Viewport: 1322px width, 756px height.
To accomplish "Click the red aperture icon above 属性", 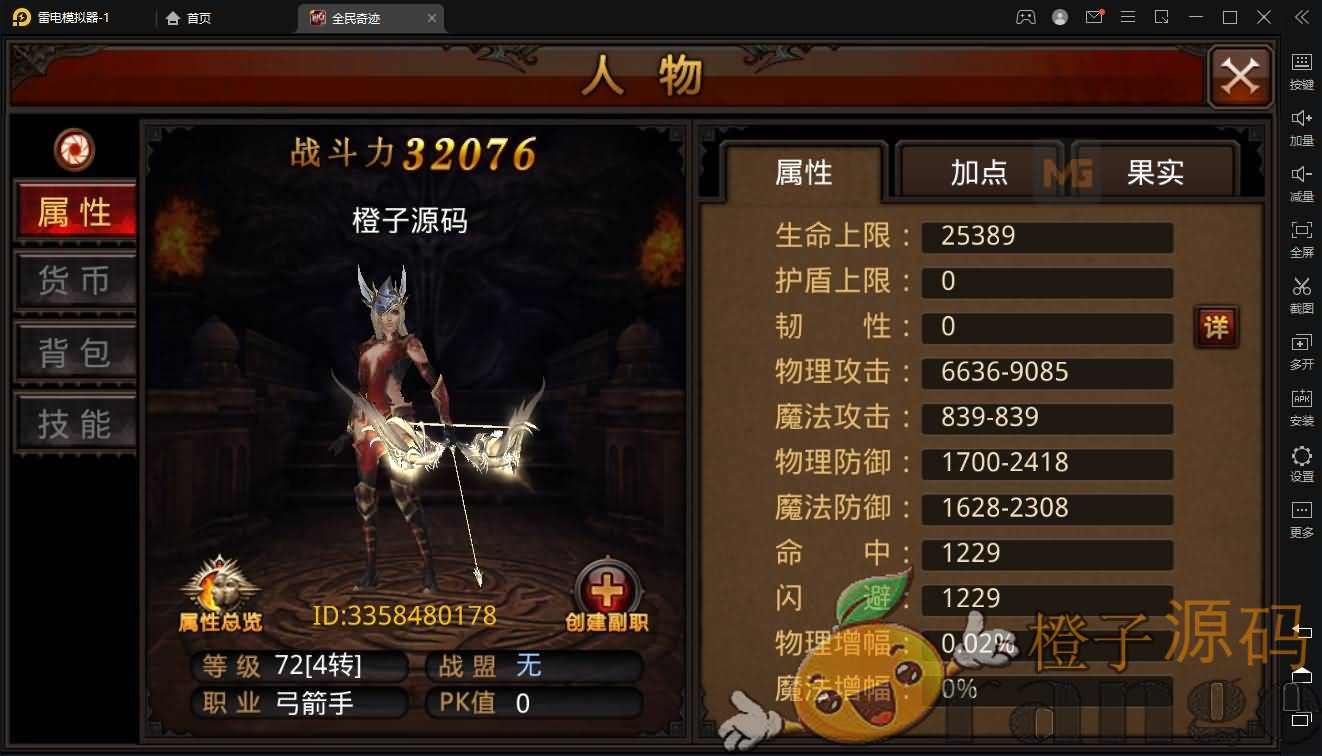I will [x=73, y=147].
